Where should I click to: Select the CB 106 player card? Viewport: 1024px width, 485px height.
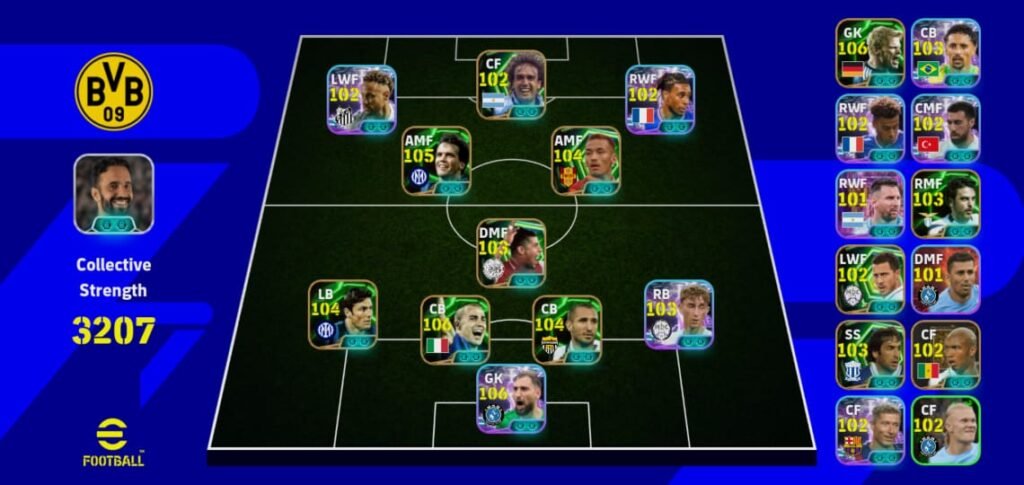[x=455, y=329]
